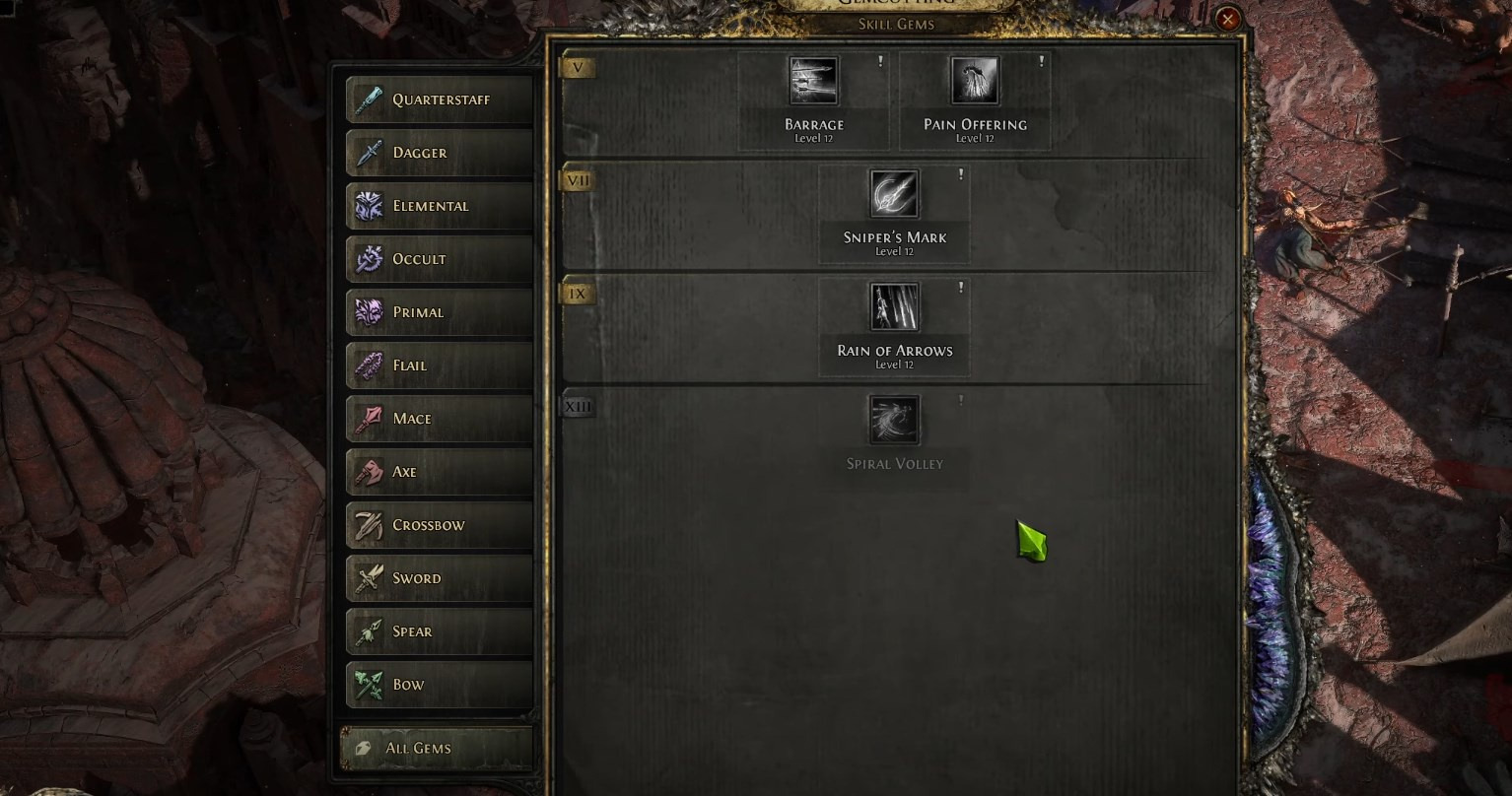
Task: Click the All Gems button
Action: tap(437, 748)
